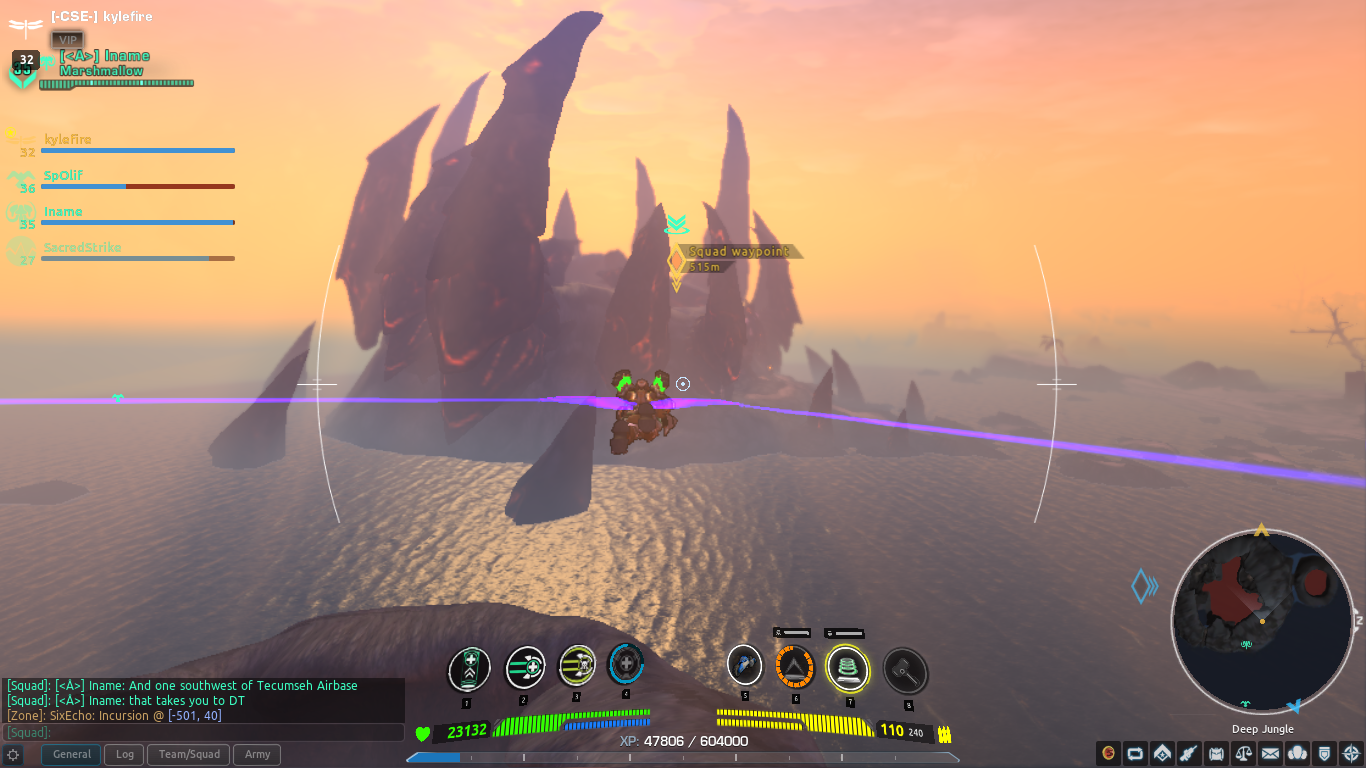Open the mail icon near the minimap
This screenshot has width=1366, height=768.
coord(1270,753)
